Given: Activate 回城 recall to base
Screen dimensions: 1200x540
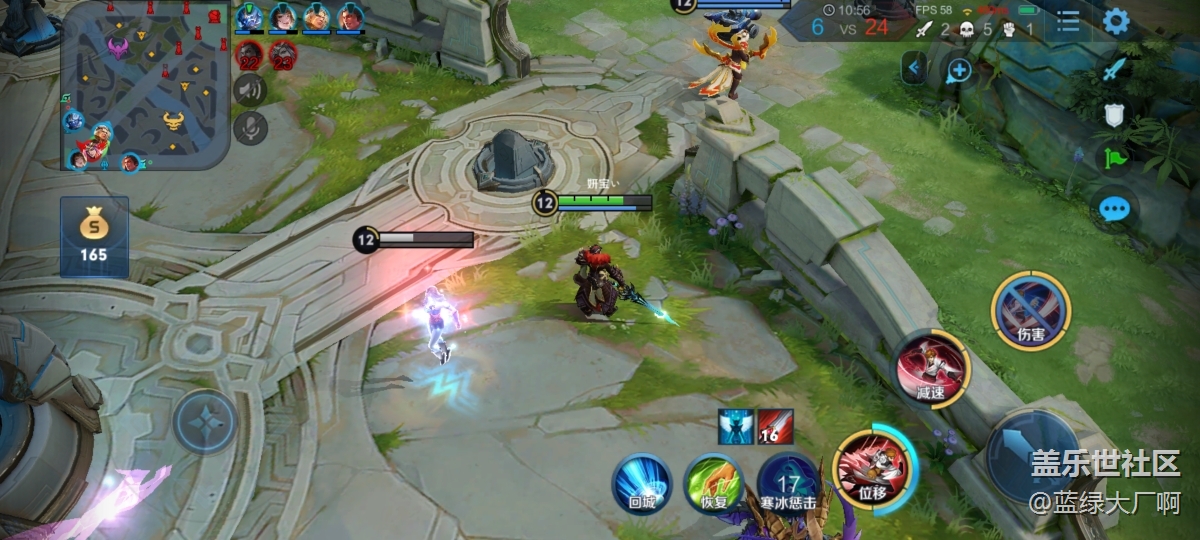Looking at the screenshot, I should (x=642, y=483).
